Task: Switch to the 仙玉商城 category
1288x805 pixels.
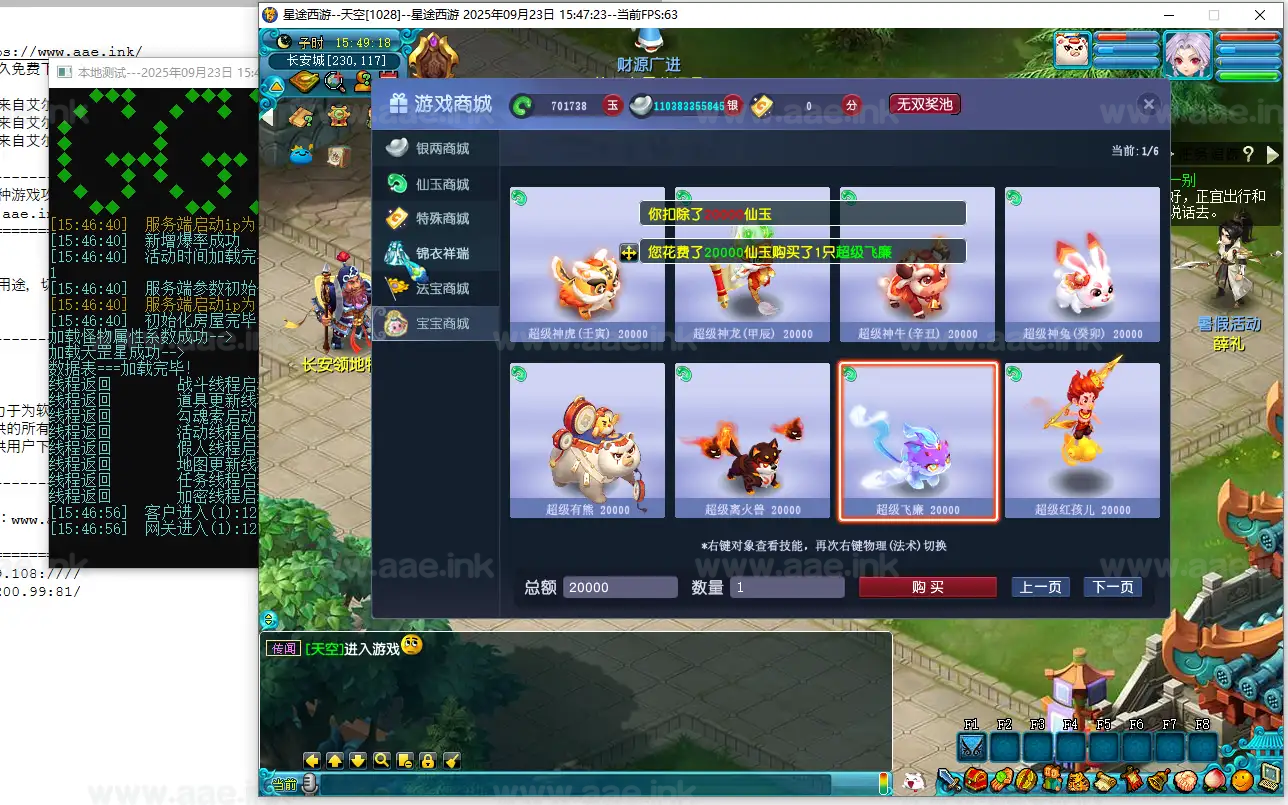Action: coord(435,184)
